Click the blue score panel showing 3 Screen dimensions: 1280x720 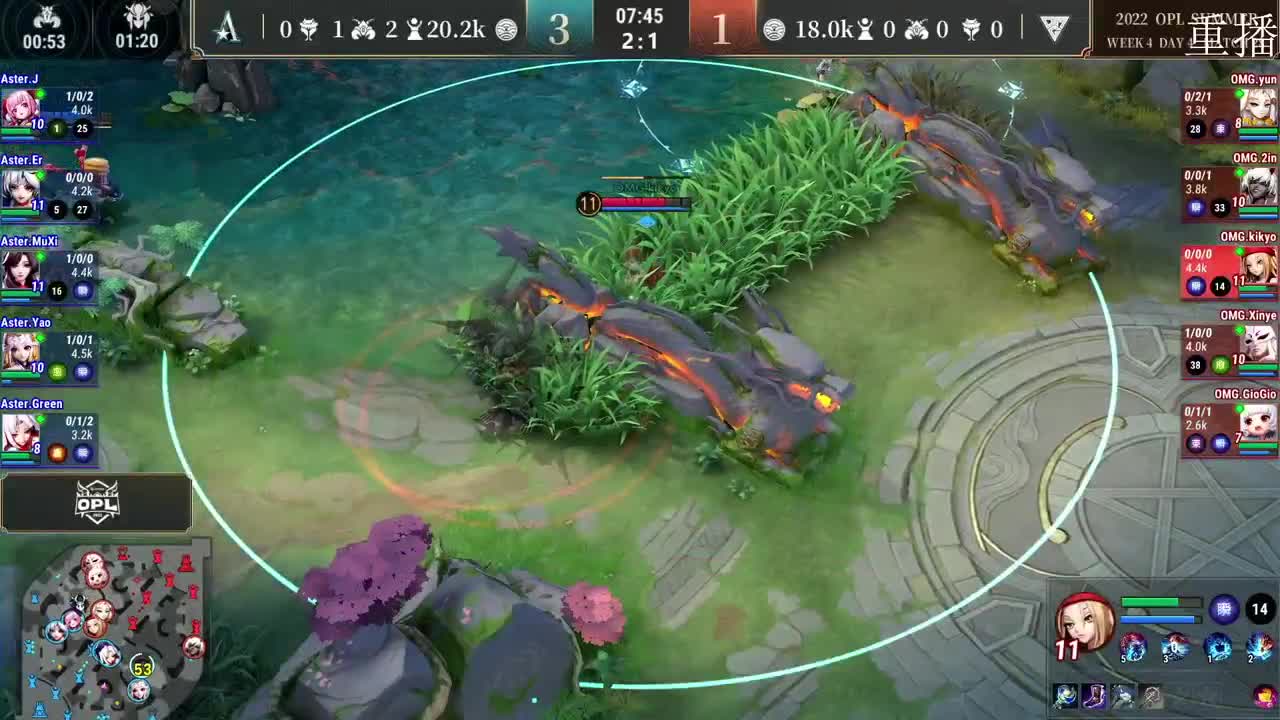coord(560,27)
